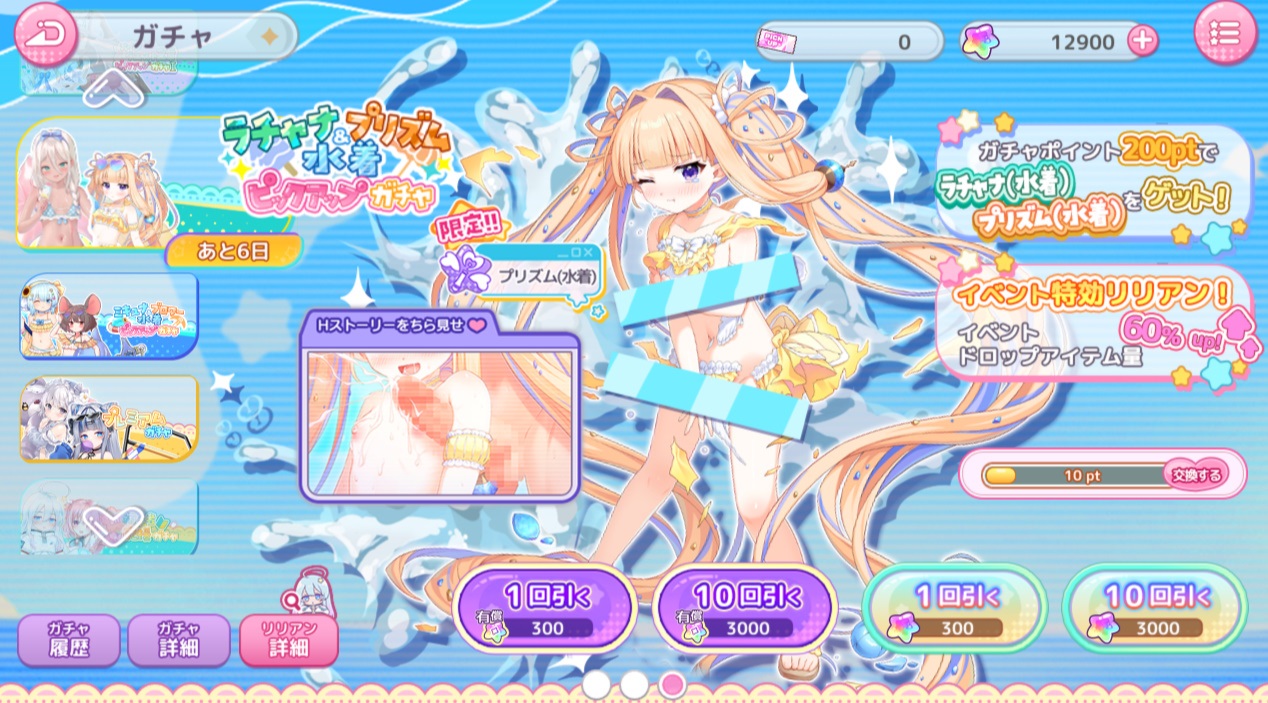
Task: Switch to the middle page dot
Action: (634, 684)
